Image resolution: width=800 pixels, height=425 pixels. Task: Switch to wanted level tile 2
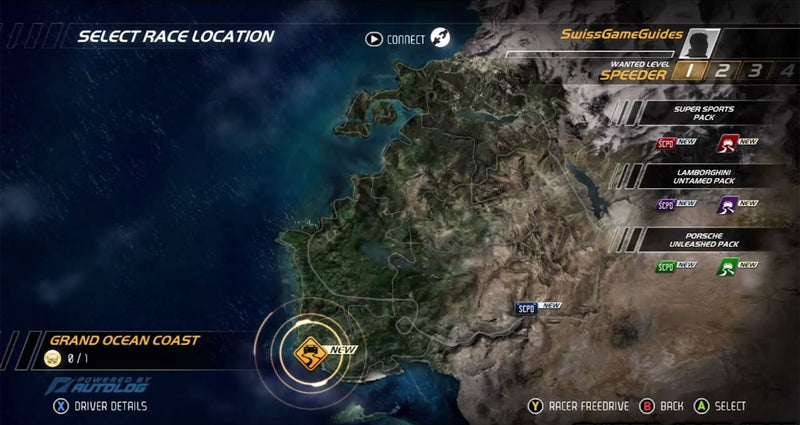point(721,70)
